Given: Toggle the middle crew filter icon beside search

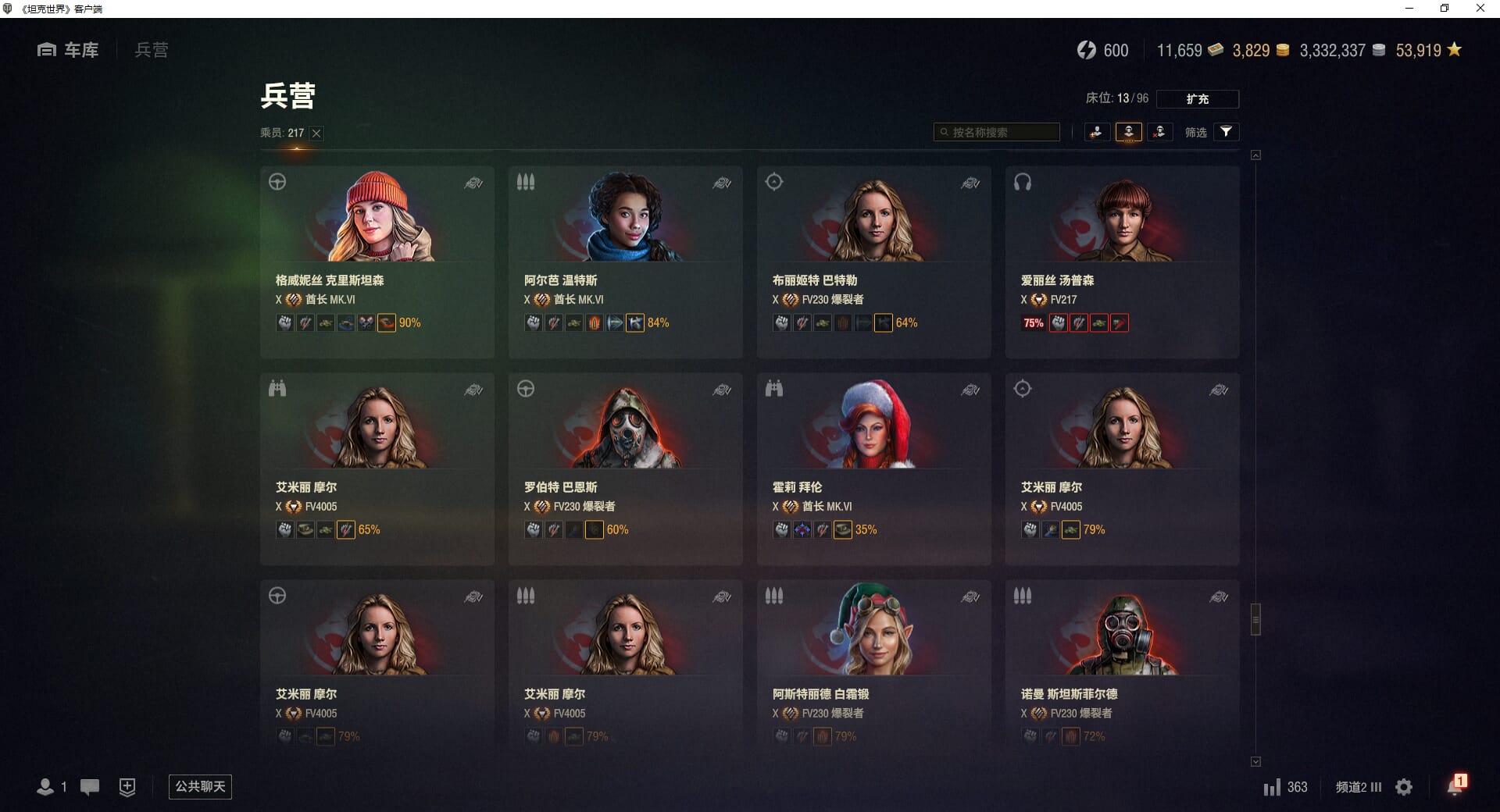Looking at the screenshot, I should [1128, 132].
